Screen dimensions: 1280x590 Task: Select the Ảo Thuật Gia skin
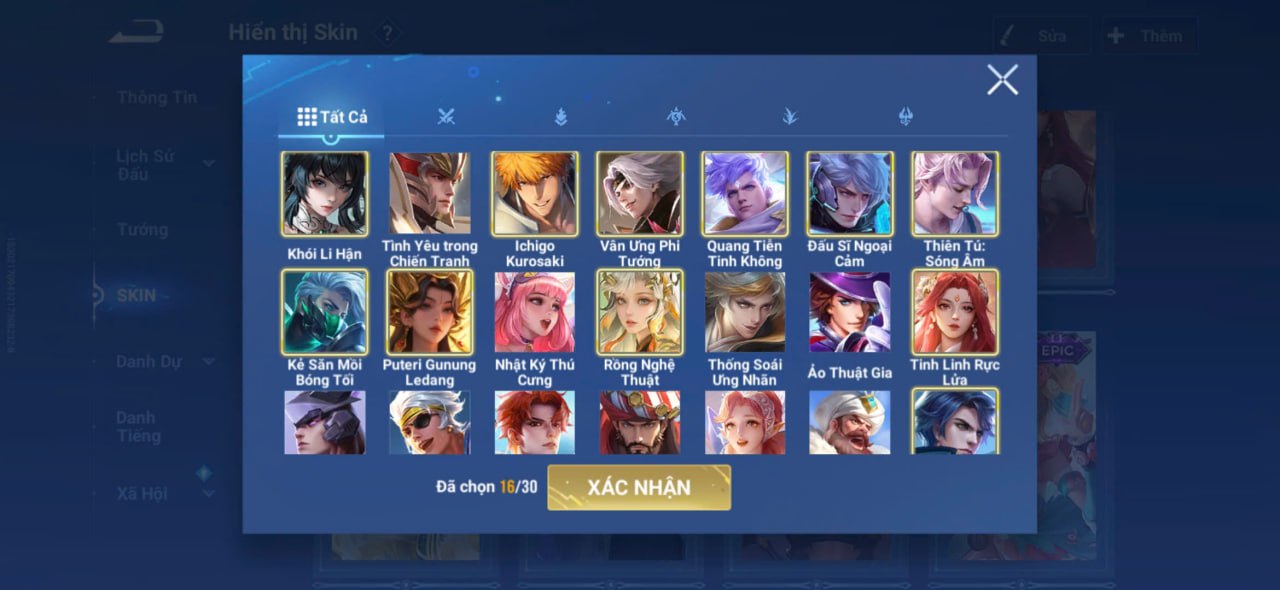pos(850,312)
